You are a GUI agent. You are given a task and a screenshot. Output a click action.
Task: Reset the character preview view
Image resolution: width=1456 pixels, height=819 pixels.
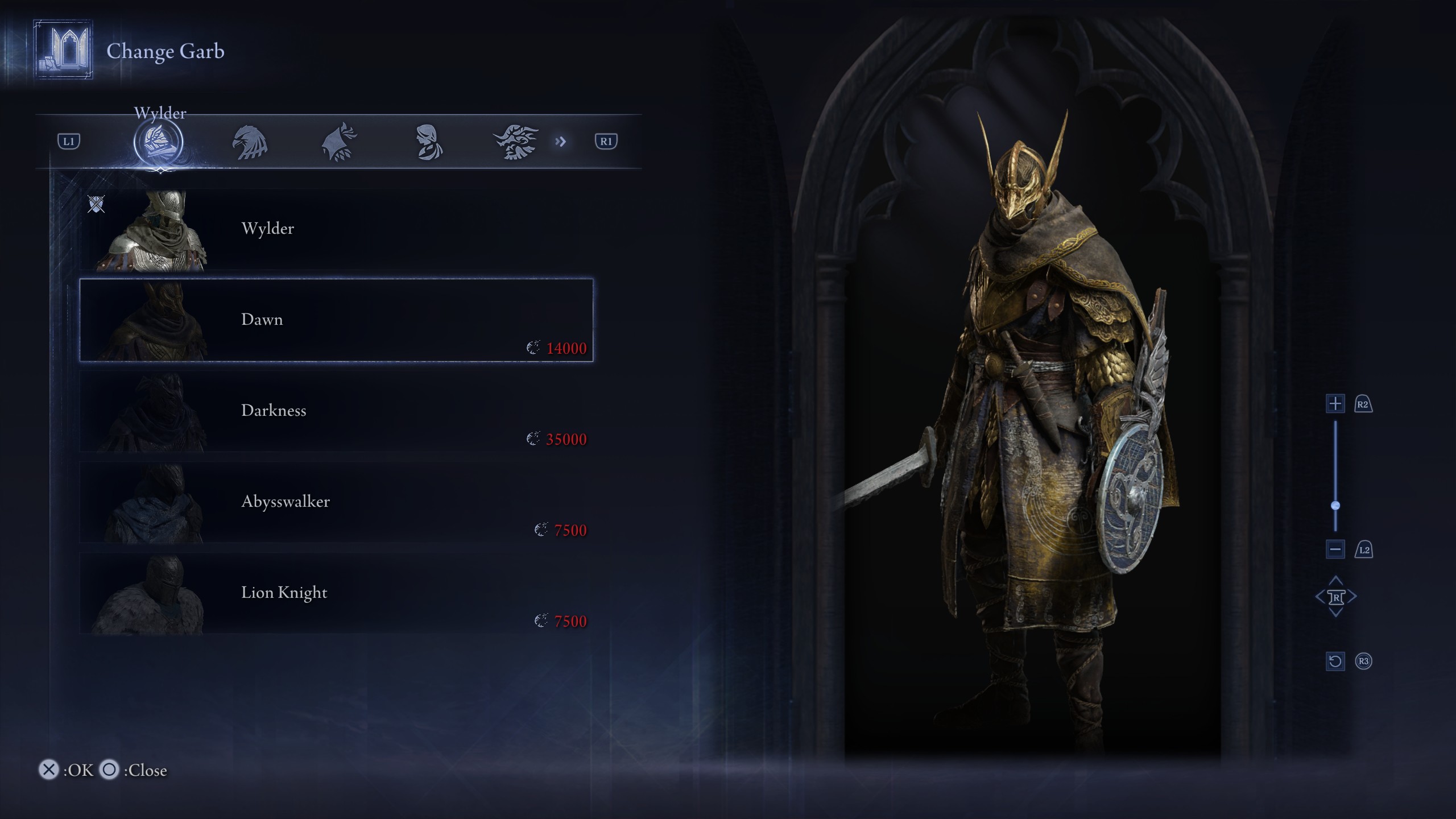(x=1335, y=661)
